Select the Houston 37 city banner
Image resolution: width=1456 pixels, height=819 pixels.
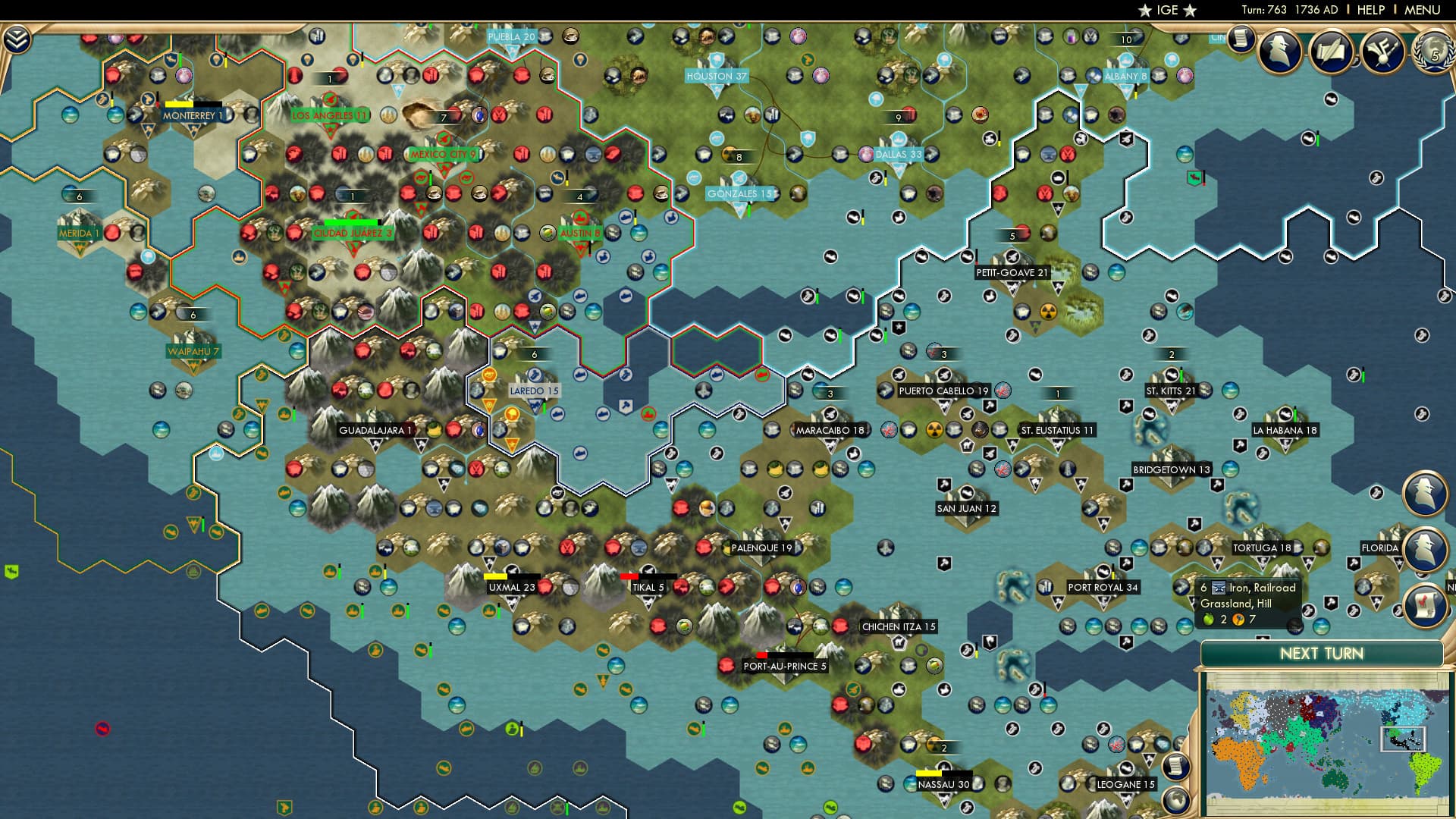[716, 76]
